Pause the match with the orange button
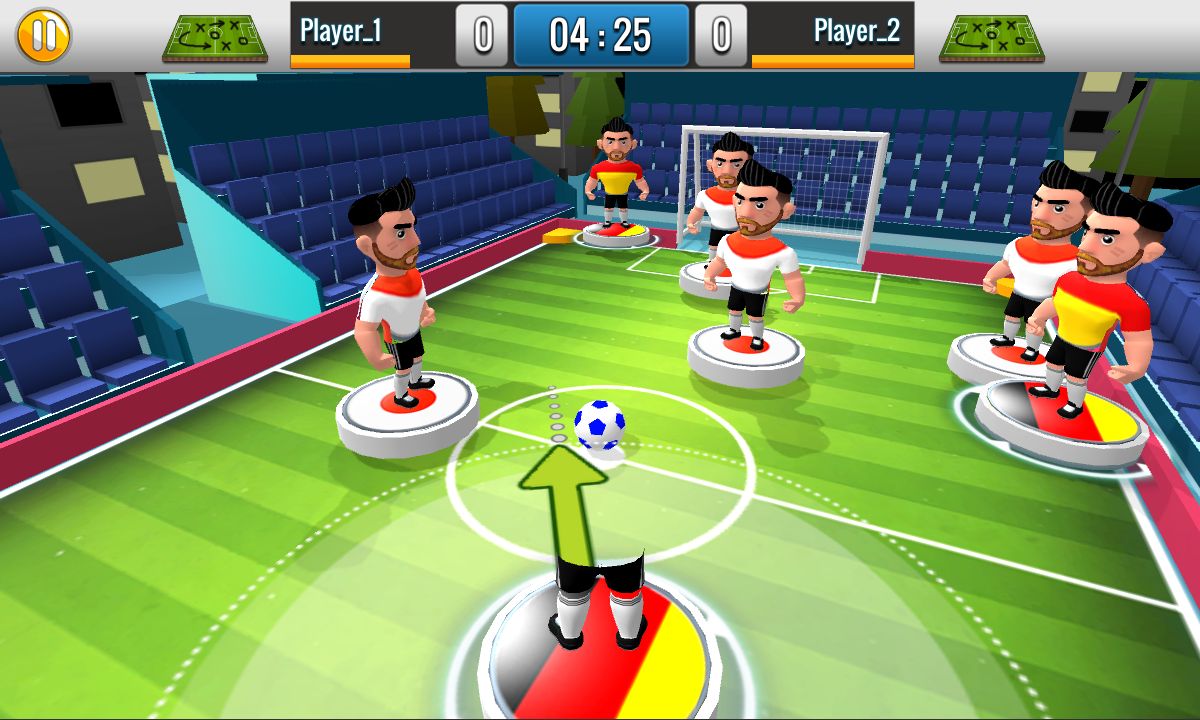The height and width of the screenshot is (720, 1200). 43,35
